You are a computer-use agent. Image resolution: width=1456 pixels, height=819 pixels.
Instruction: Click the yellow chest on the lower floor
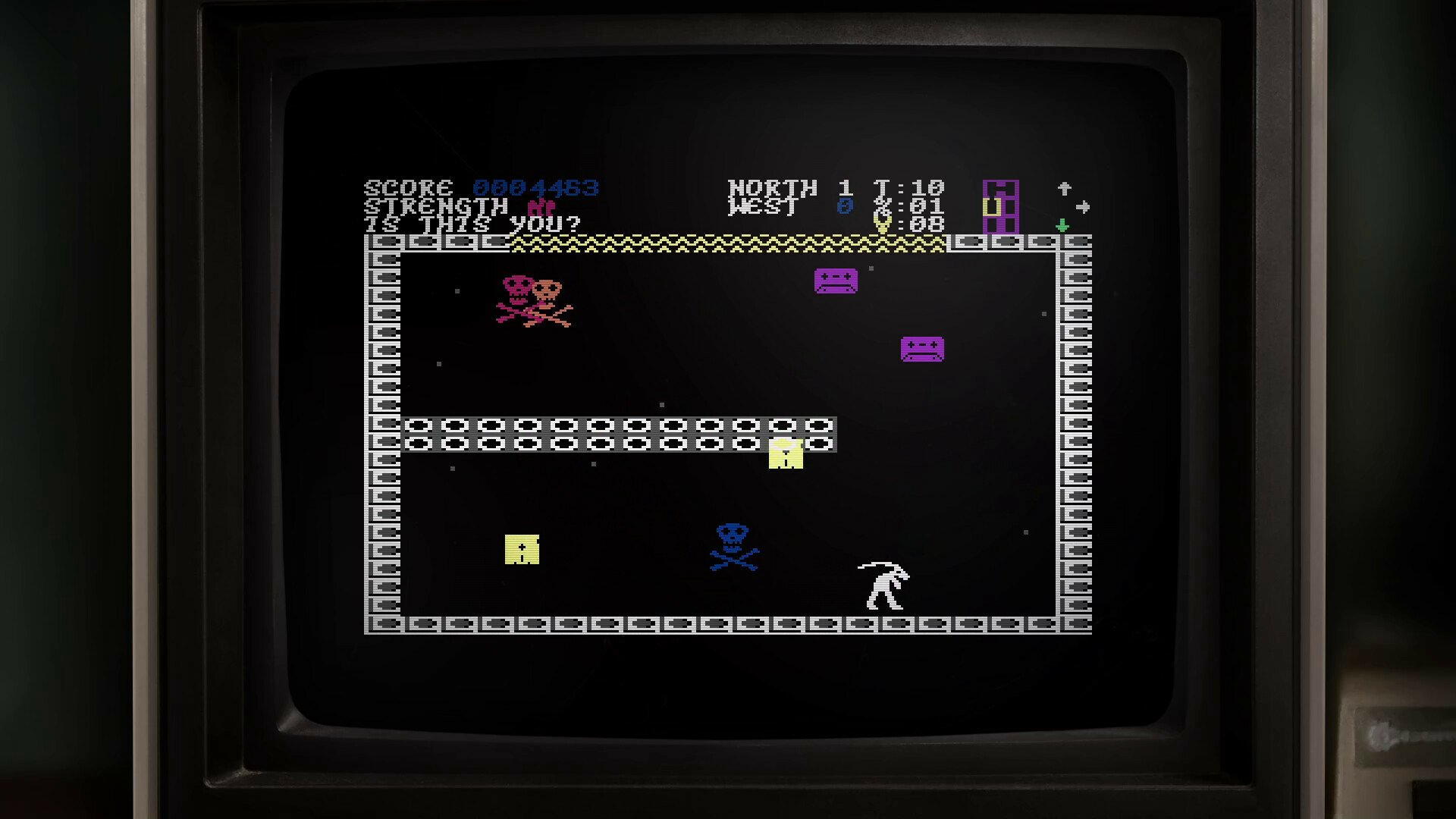coord(522,550)
